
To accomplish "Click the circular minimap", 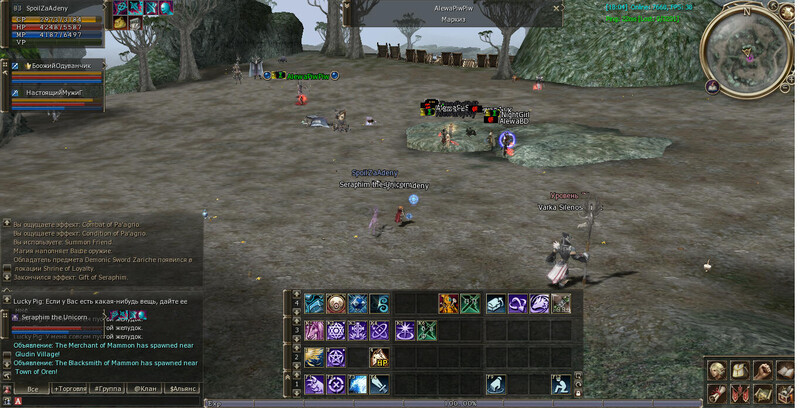I will tap(747, 48).
